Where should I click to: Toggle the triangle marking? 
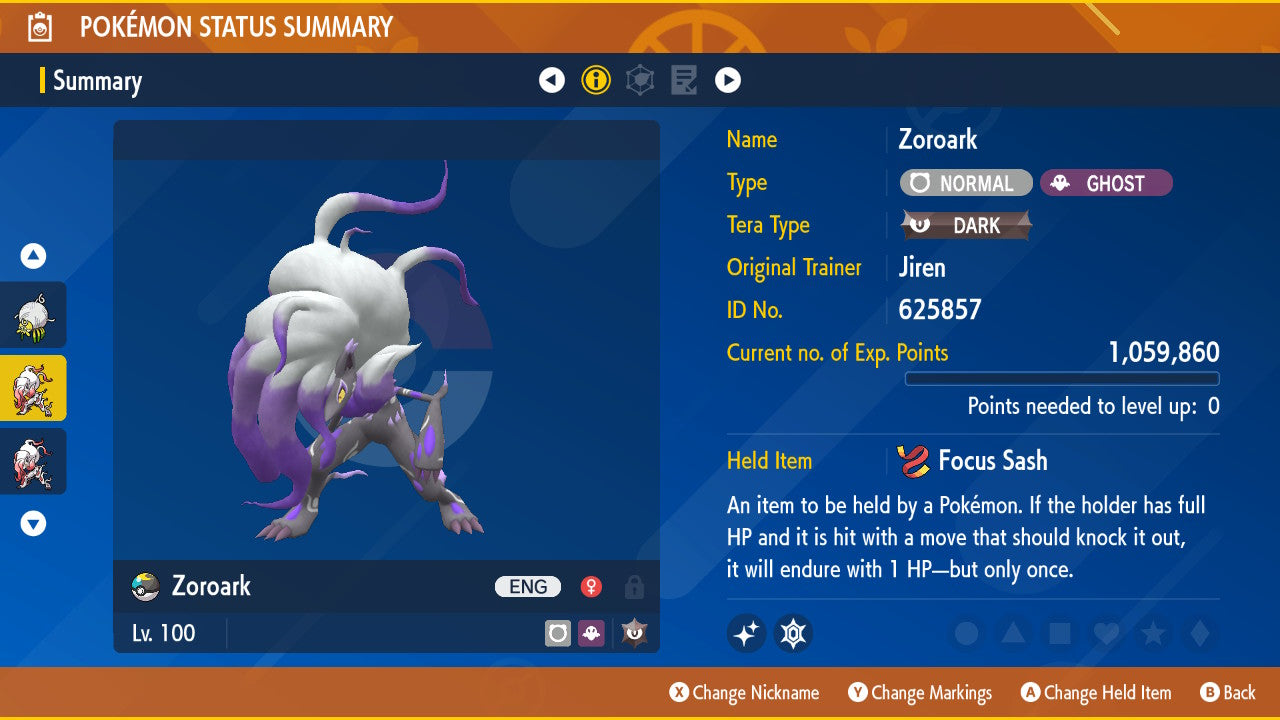point(1013,633)
